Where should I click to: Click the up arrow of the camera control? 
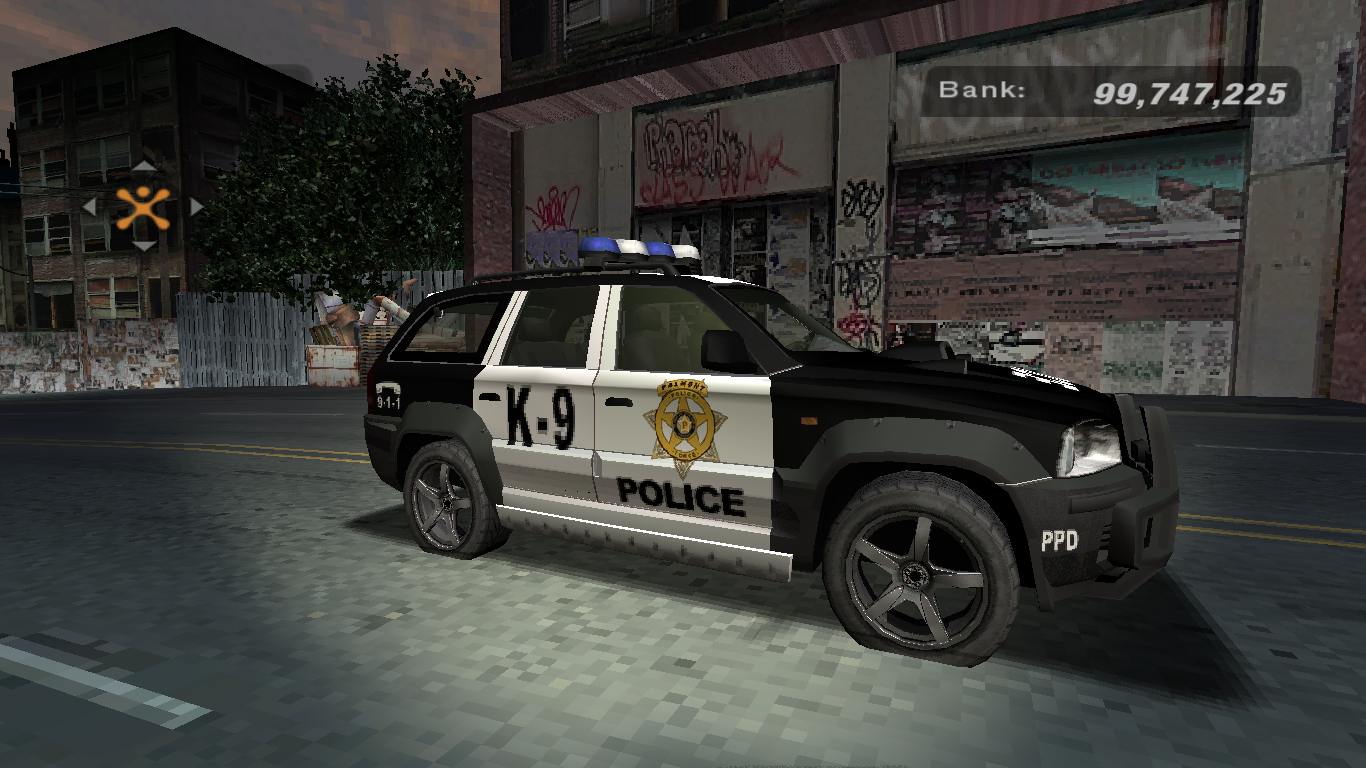pos(144,167)
